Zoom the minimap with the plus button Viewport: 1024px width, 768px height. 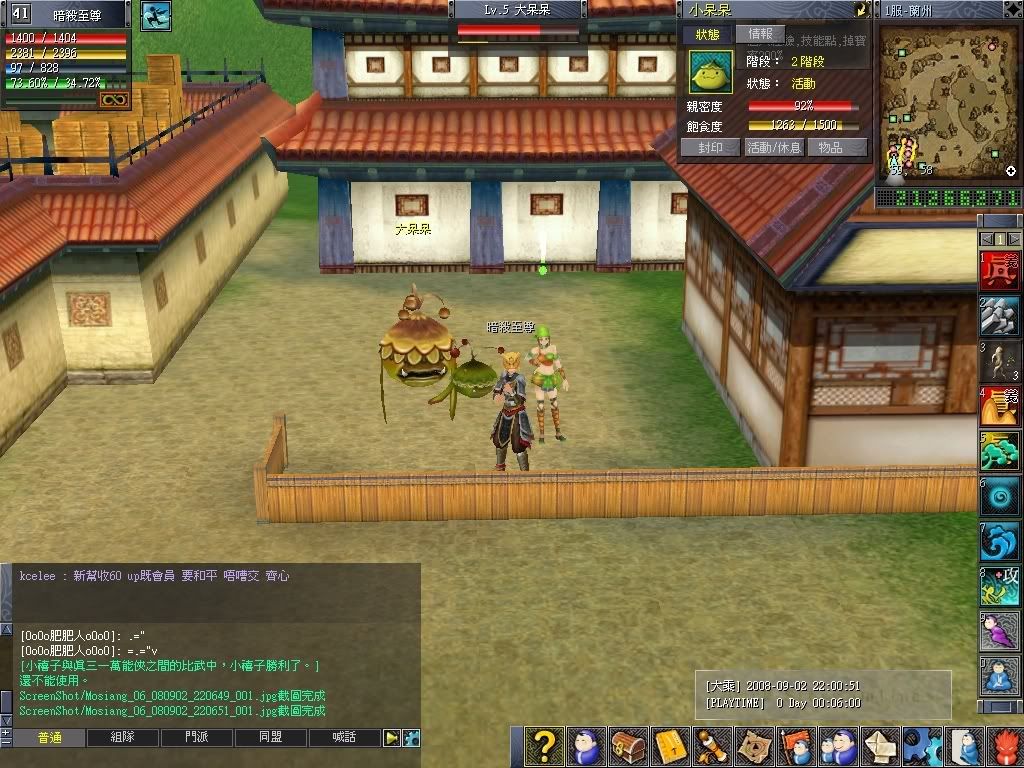1011,171
